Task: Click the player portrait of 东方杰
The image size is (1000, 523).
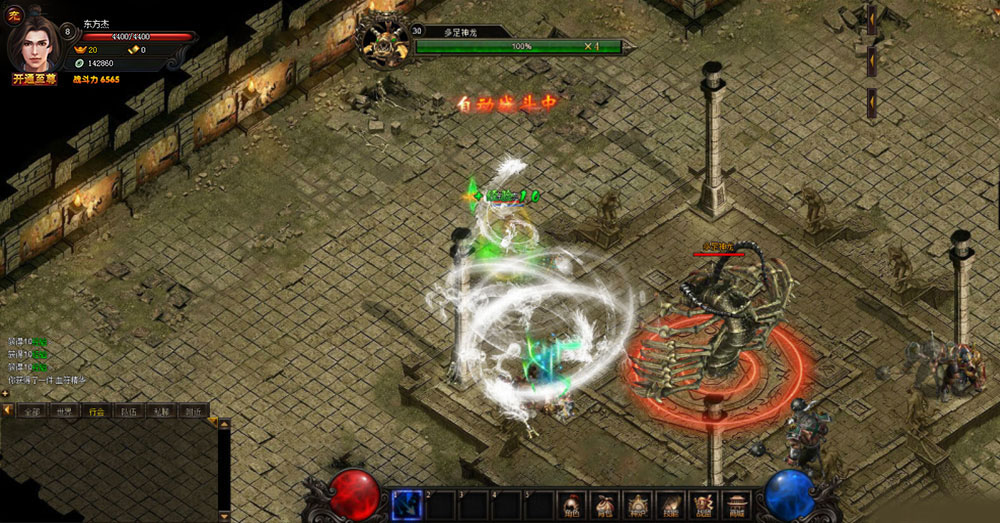Action: coord(35,45)
